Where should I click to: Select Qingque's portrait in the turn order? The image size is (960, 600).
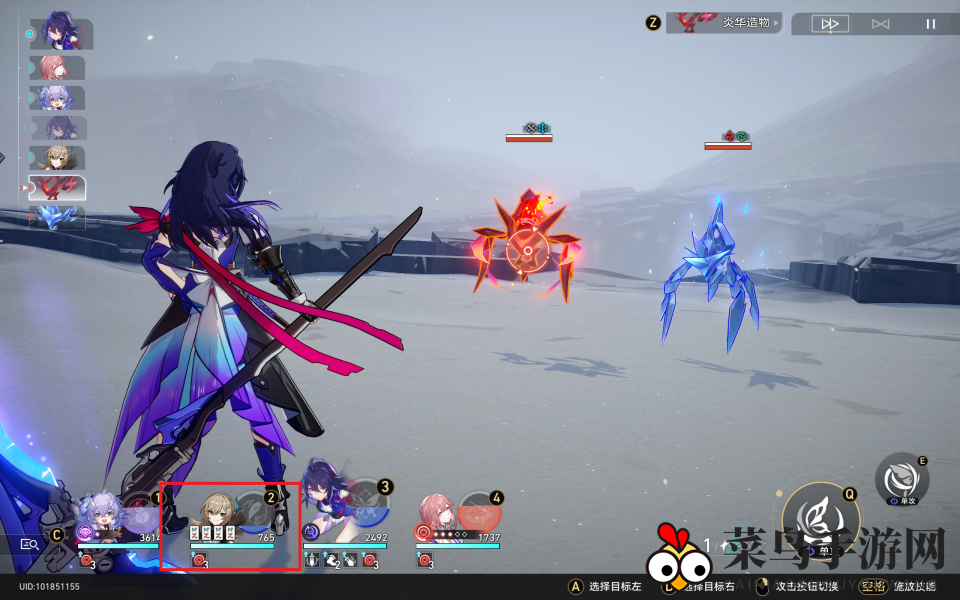57,158
